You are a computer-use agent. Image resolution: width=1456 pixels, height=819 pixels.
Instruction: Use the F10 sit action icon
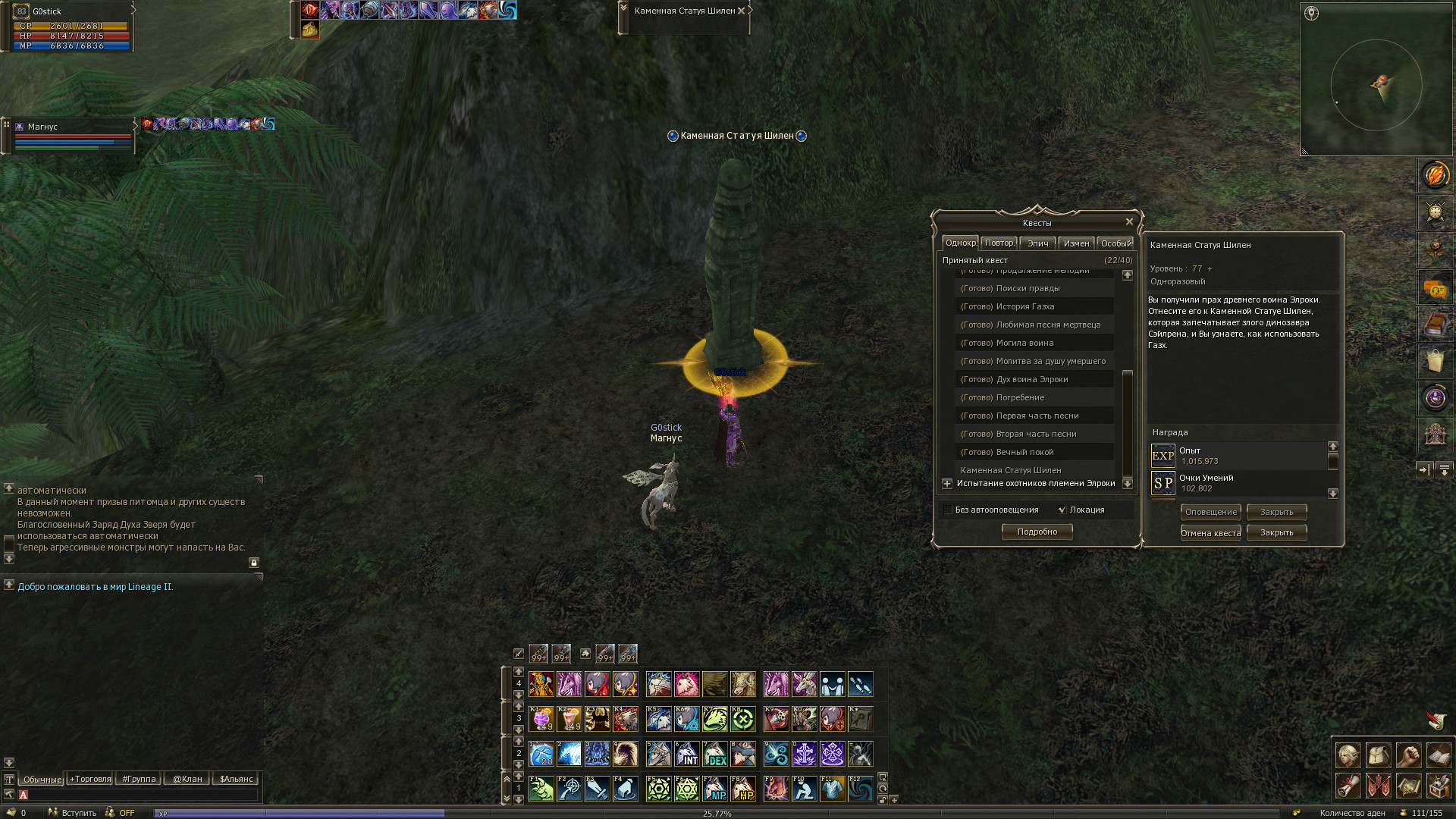[804, 789]
